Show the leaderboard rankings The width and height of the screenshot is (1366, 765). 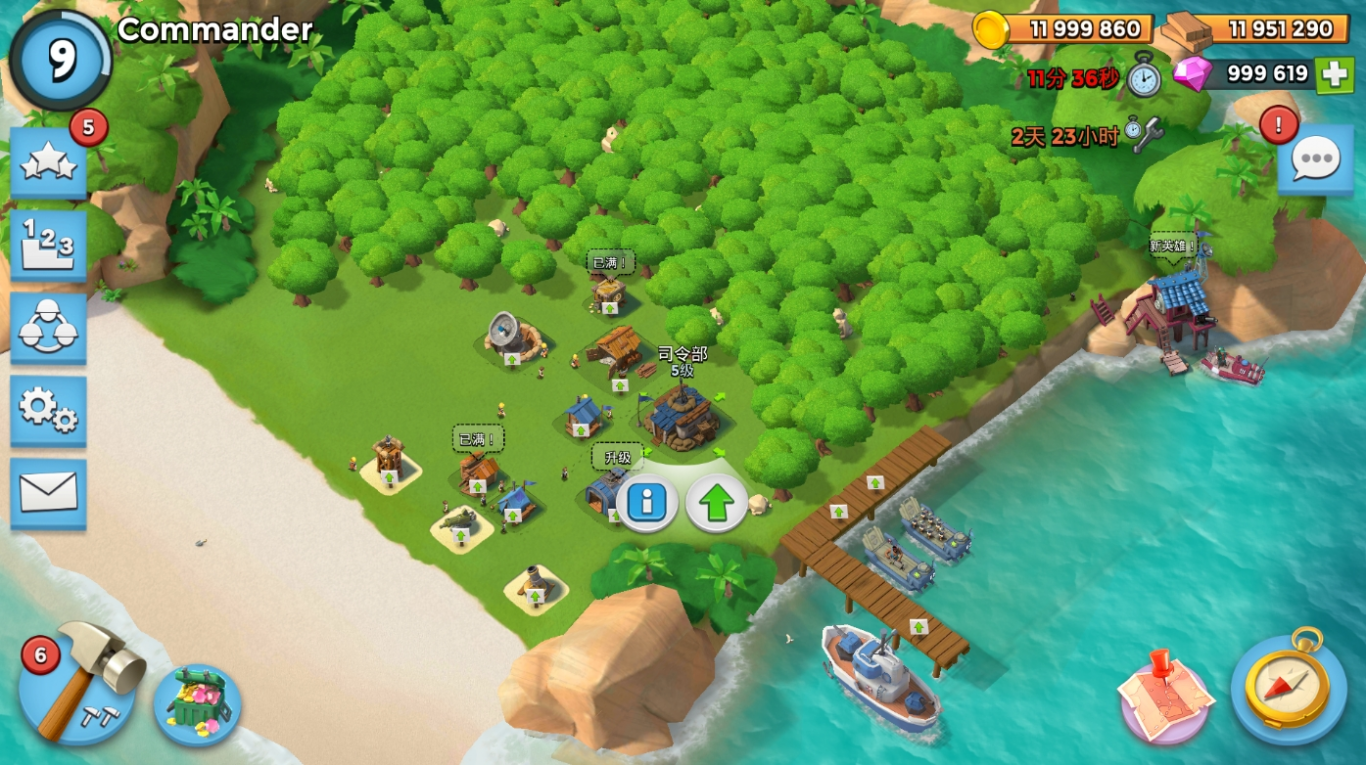point(48,246)
